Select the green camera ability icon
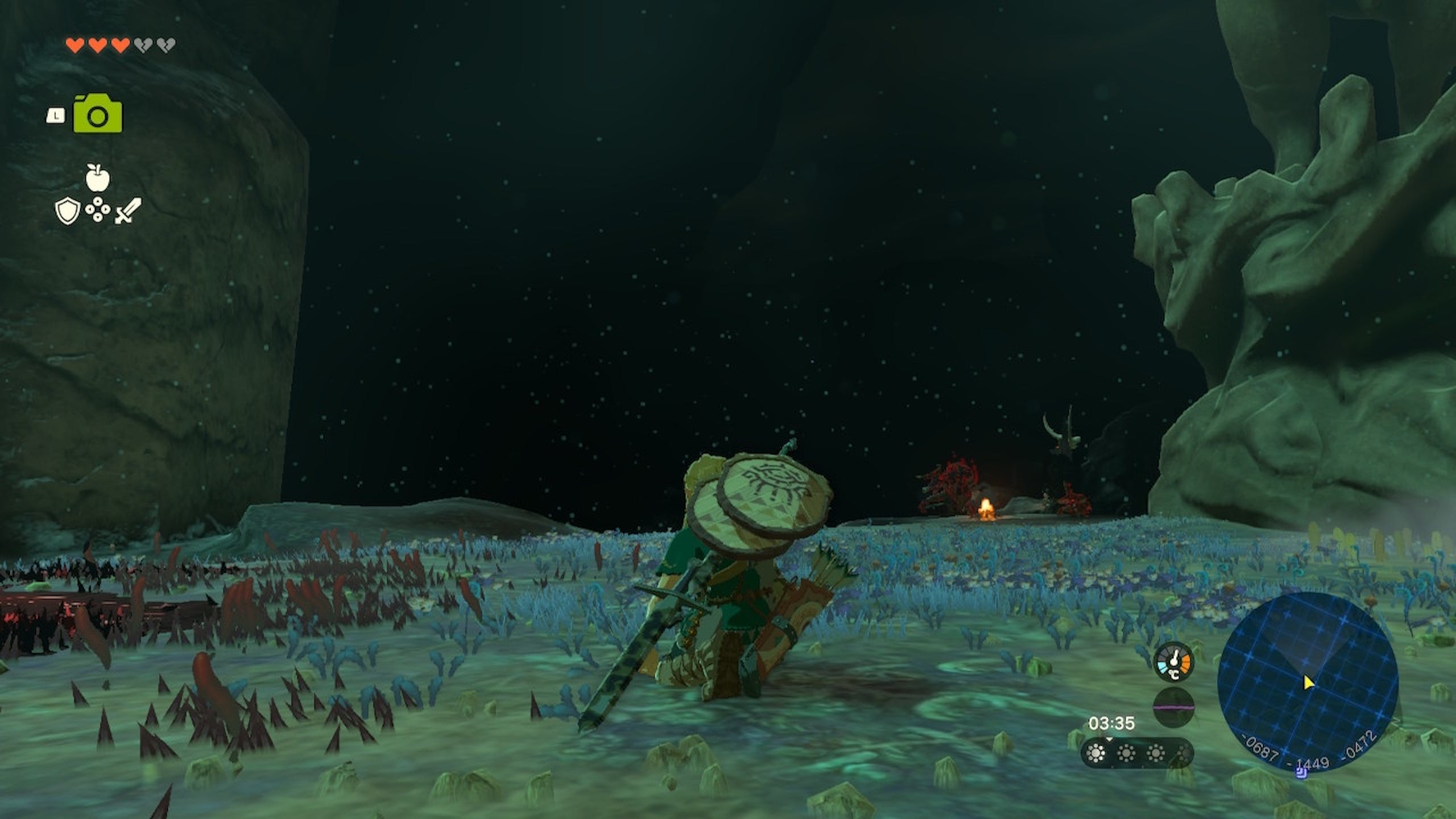This screenshot has height=819, width=1456. pyautogui.click(x=98, y=115)
